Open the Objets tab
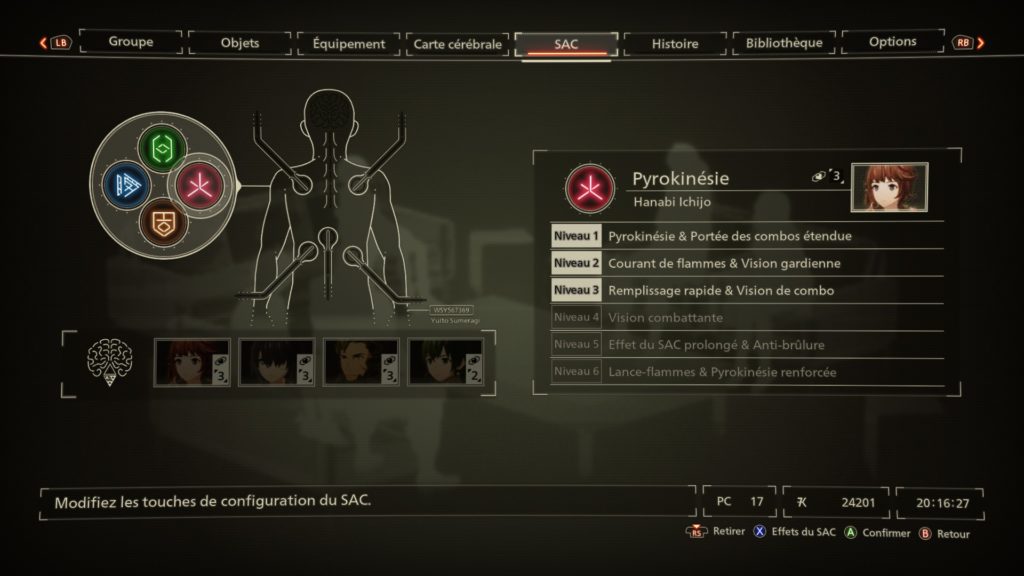1024x576 pixels. [x=239, y=43]
